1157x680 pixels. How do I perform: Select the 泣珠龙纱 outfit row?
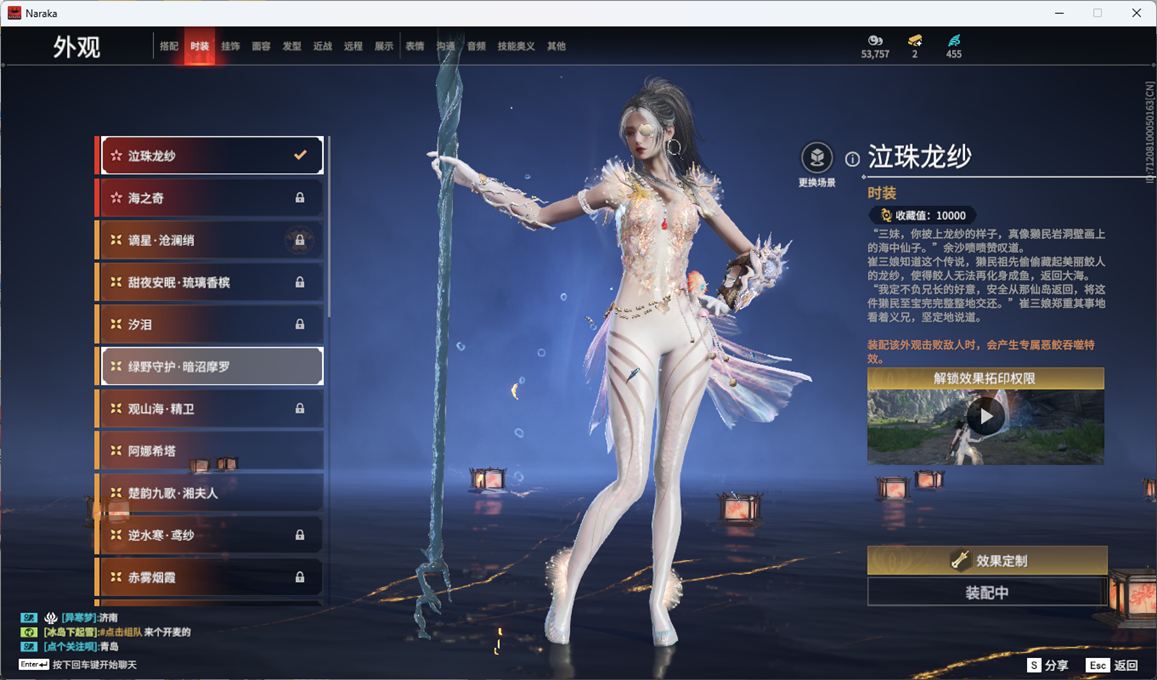(211, 156)
